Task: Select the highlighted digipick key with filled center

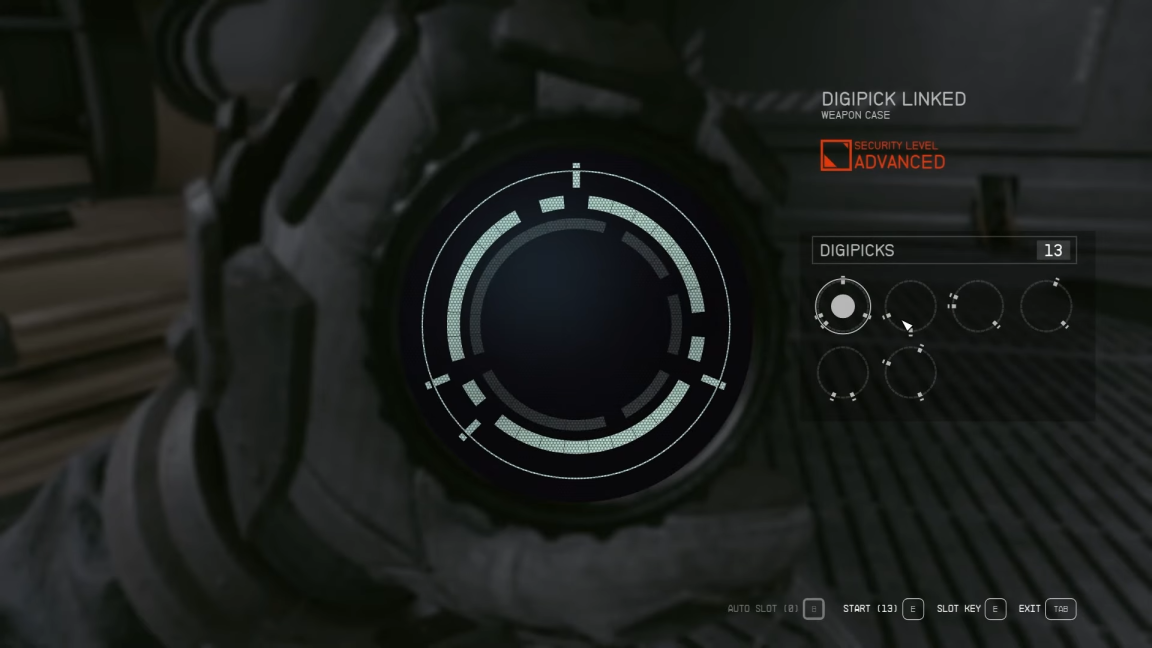Action: (x=843, y=306)
